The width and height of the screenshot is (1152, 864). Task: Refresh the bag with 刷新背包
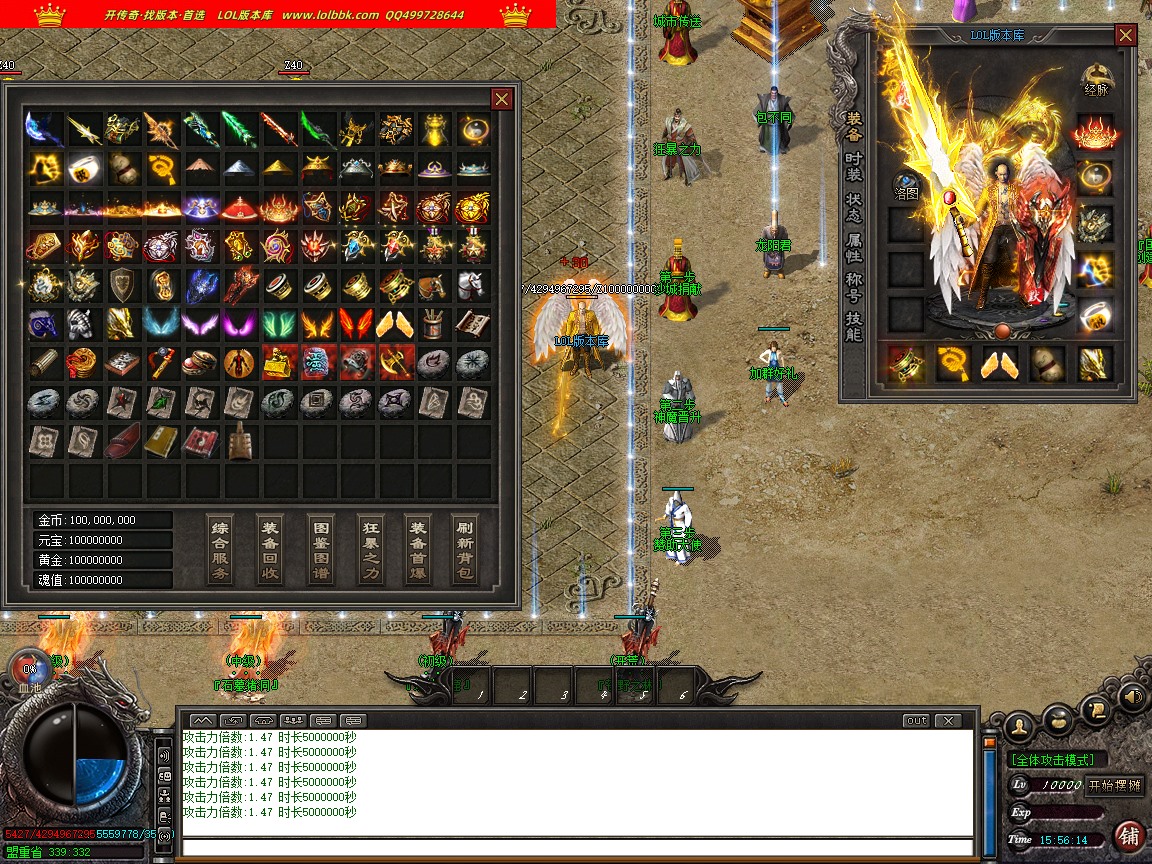tap(466, 549)
